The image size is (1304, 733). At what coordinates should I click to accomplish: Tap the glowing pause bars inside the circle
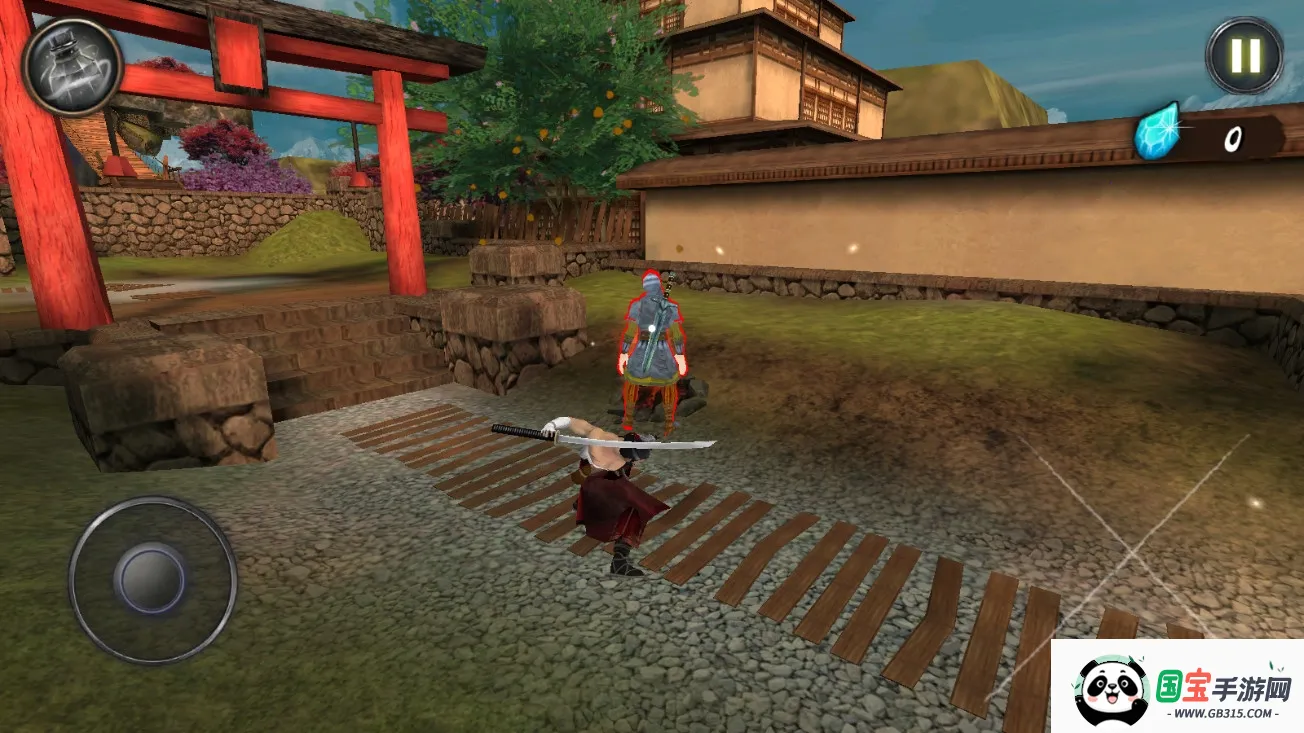1243,54
